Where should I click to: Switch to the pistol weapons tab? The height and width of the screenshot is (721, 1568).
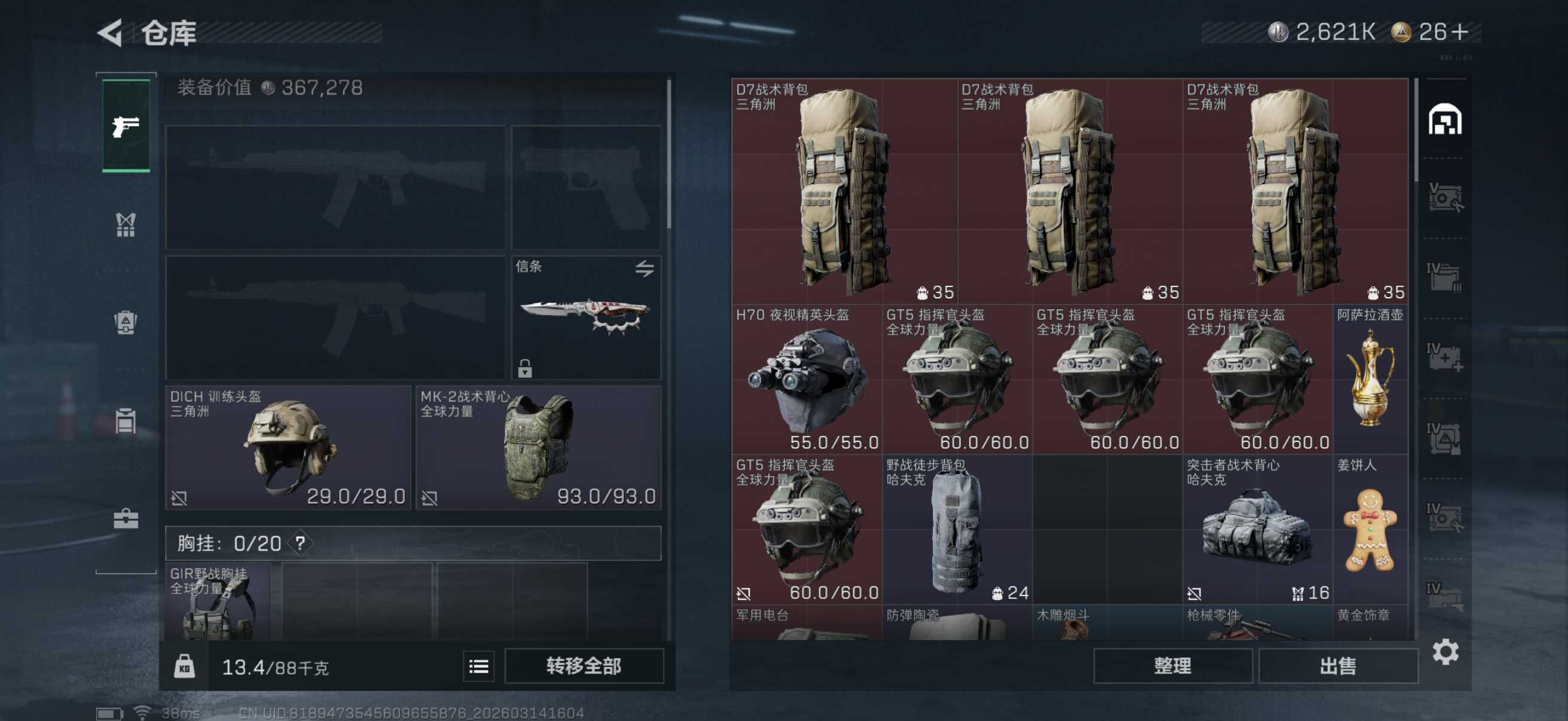click(x=126, y=126)
